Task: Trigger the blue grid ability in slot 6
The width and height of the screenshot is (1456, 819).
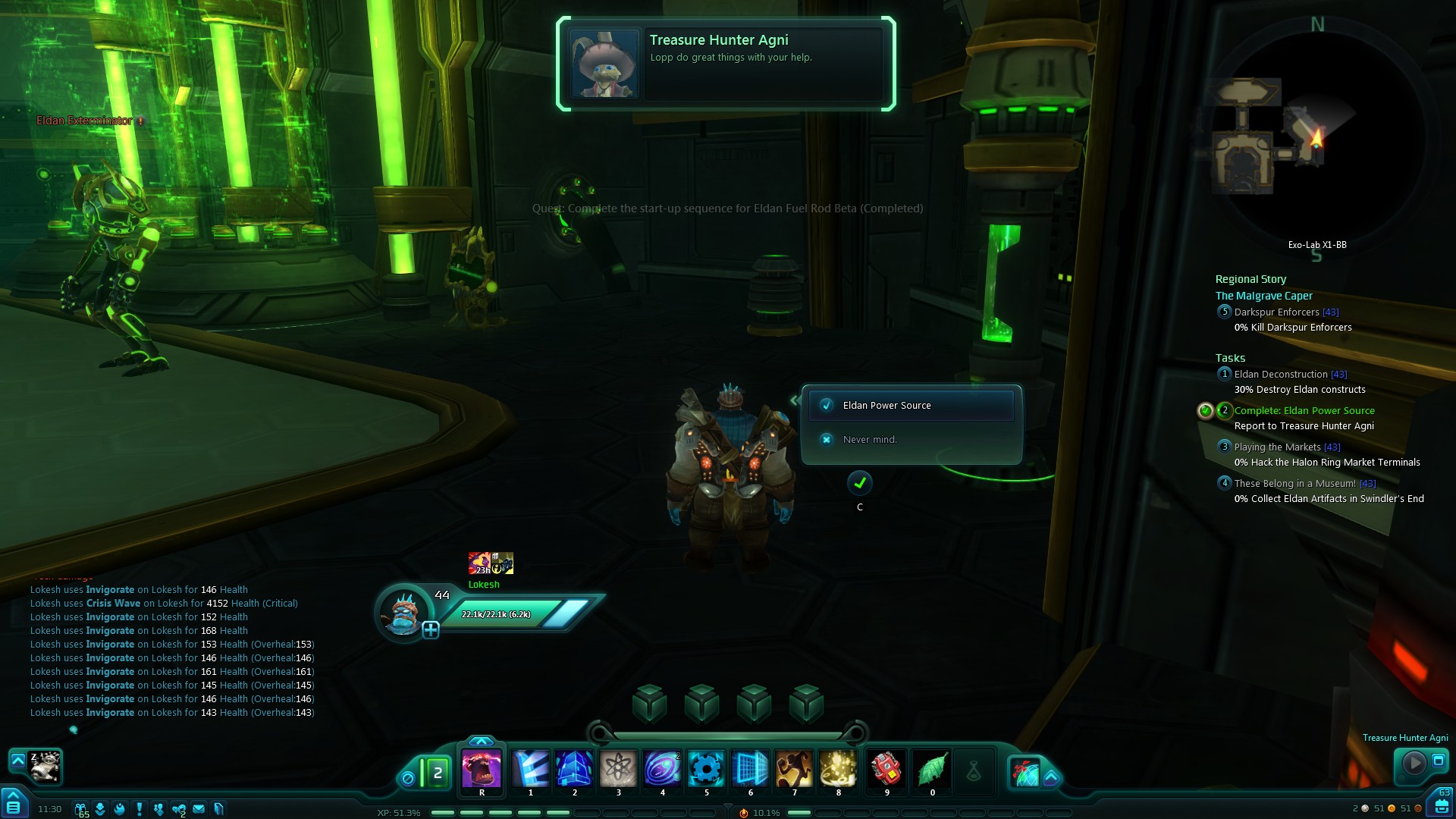Action: [x=750, y=769]
